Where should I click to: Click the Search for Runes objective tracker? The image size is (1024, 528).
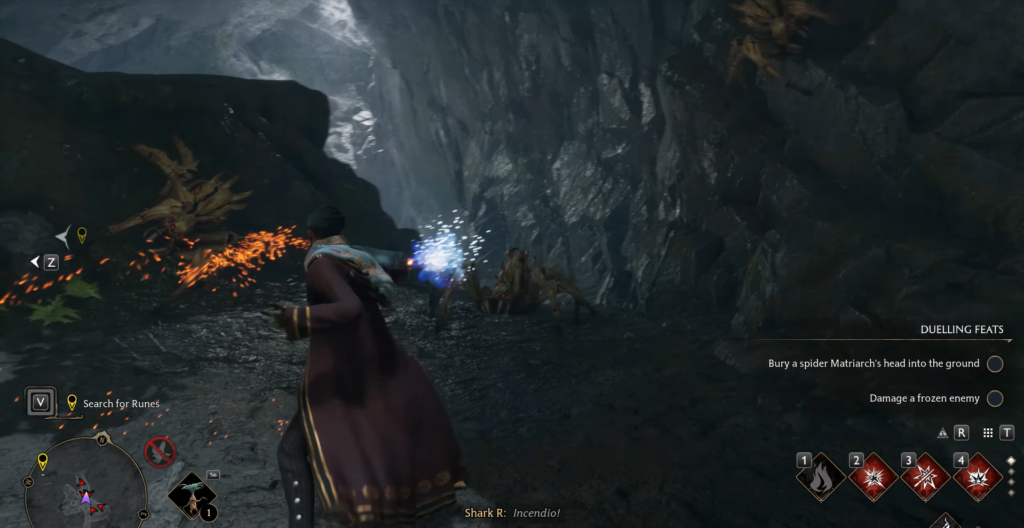tap(120, 404)
